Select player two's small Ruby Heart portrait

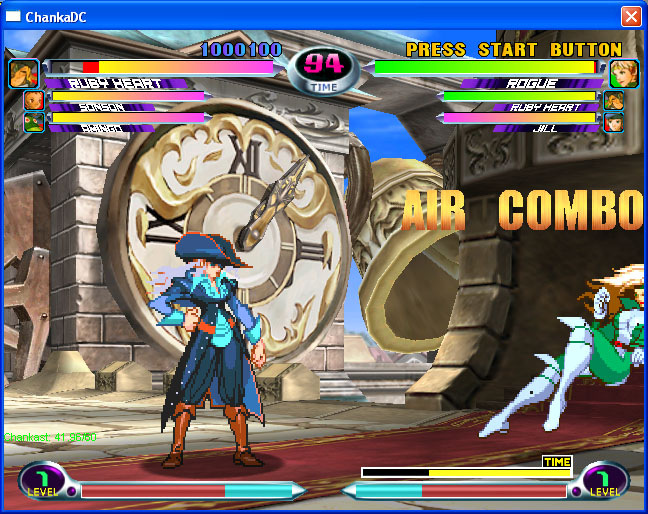pyautogui.click(x=613, y=101)
